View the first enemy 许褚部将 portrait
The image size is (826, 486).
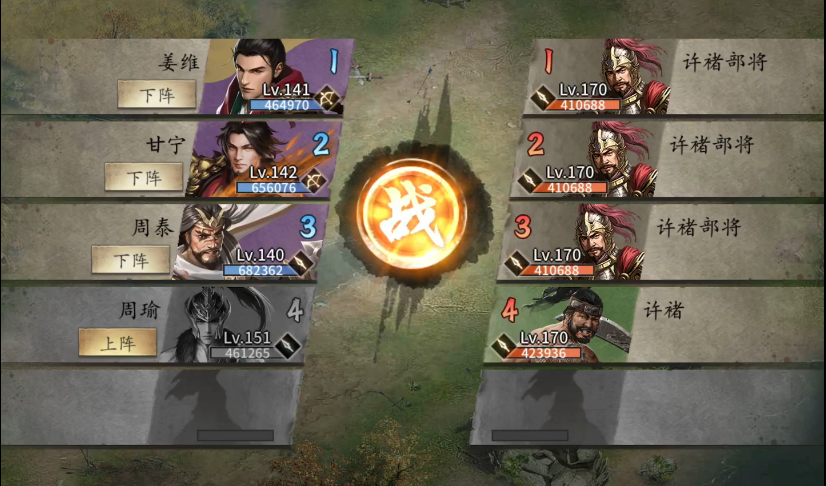pos(628,74)
